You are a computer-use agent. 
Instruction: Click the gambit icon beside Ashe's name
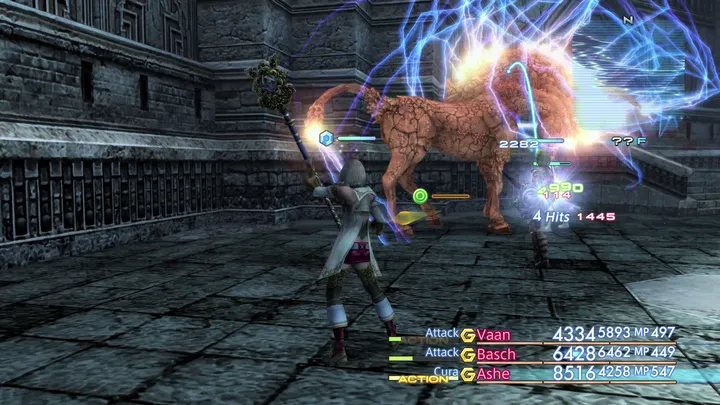468,373
